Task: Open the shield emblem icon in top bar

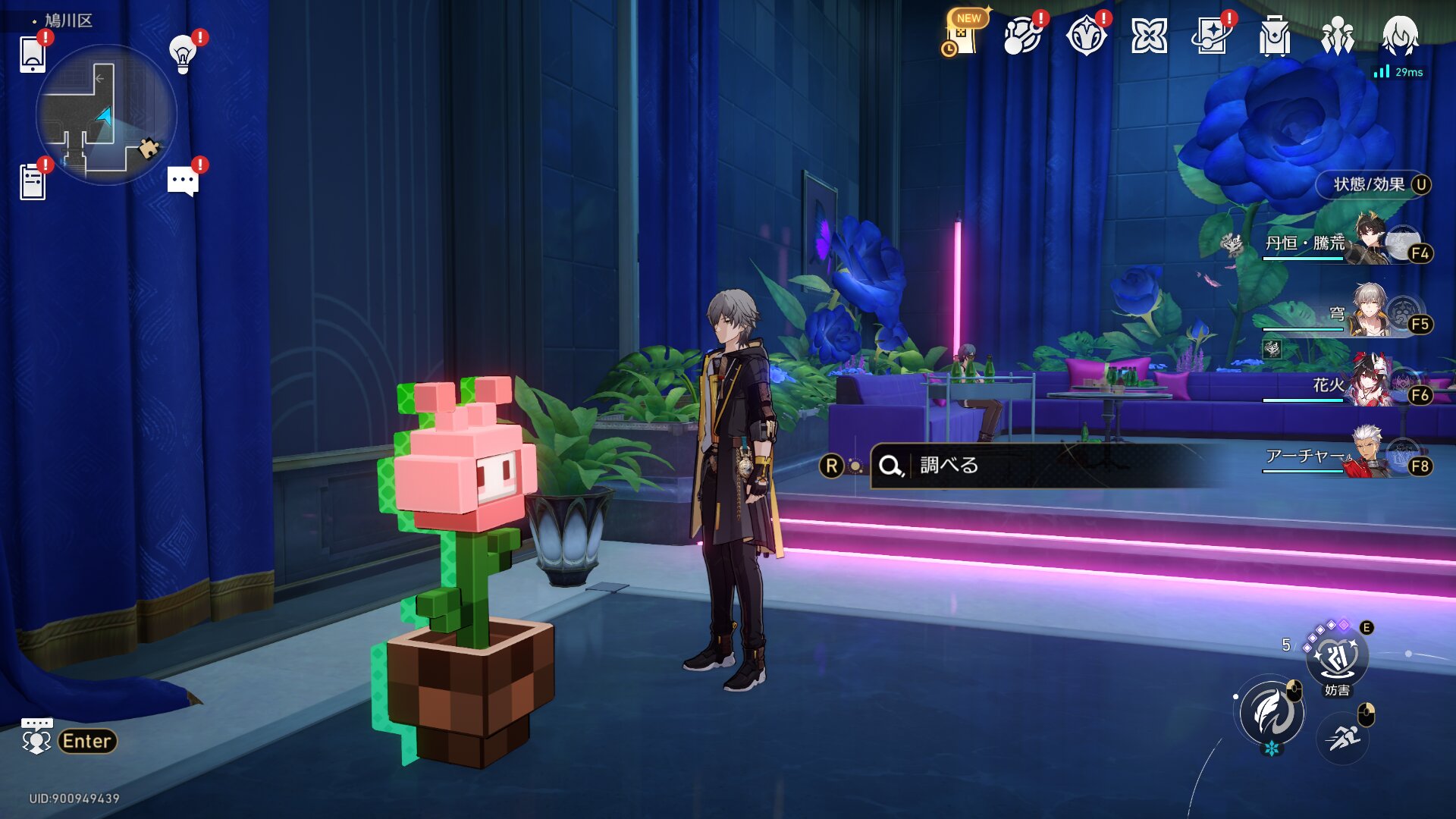Action: coord(1086,36)
